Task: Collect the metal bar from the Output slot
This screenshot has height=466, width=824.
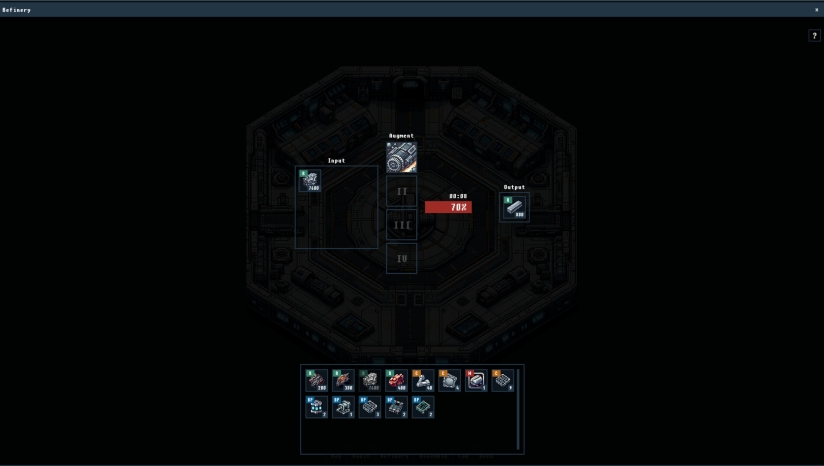Action: pyautogui.click(x=515, y=207)
